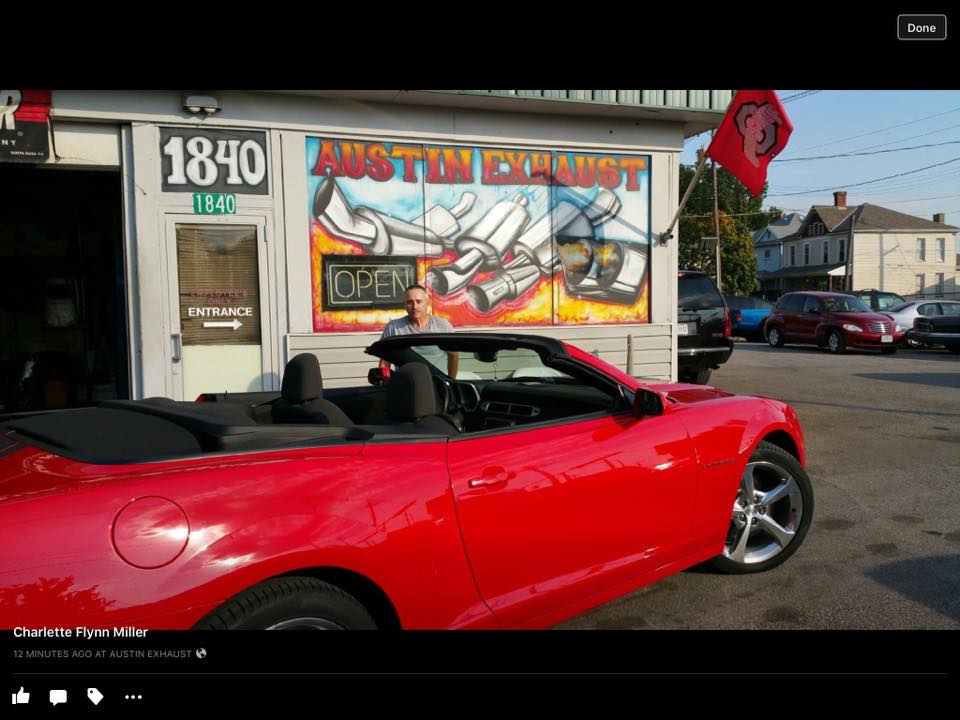
Task: Open Charlette Flynn Miller's profile name
Action: (x=80, y=632)
